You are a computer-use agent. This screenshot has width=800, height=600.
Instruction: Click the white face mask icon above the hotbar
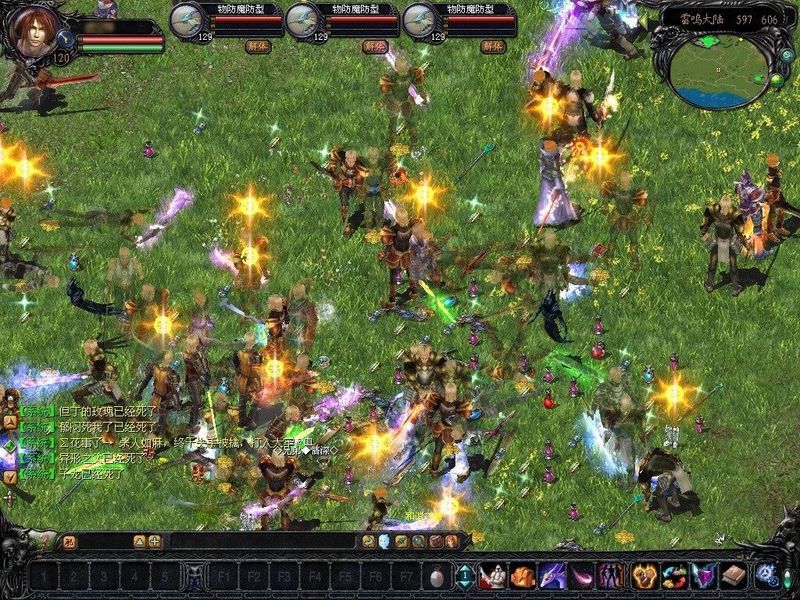coord(384,541)
